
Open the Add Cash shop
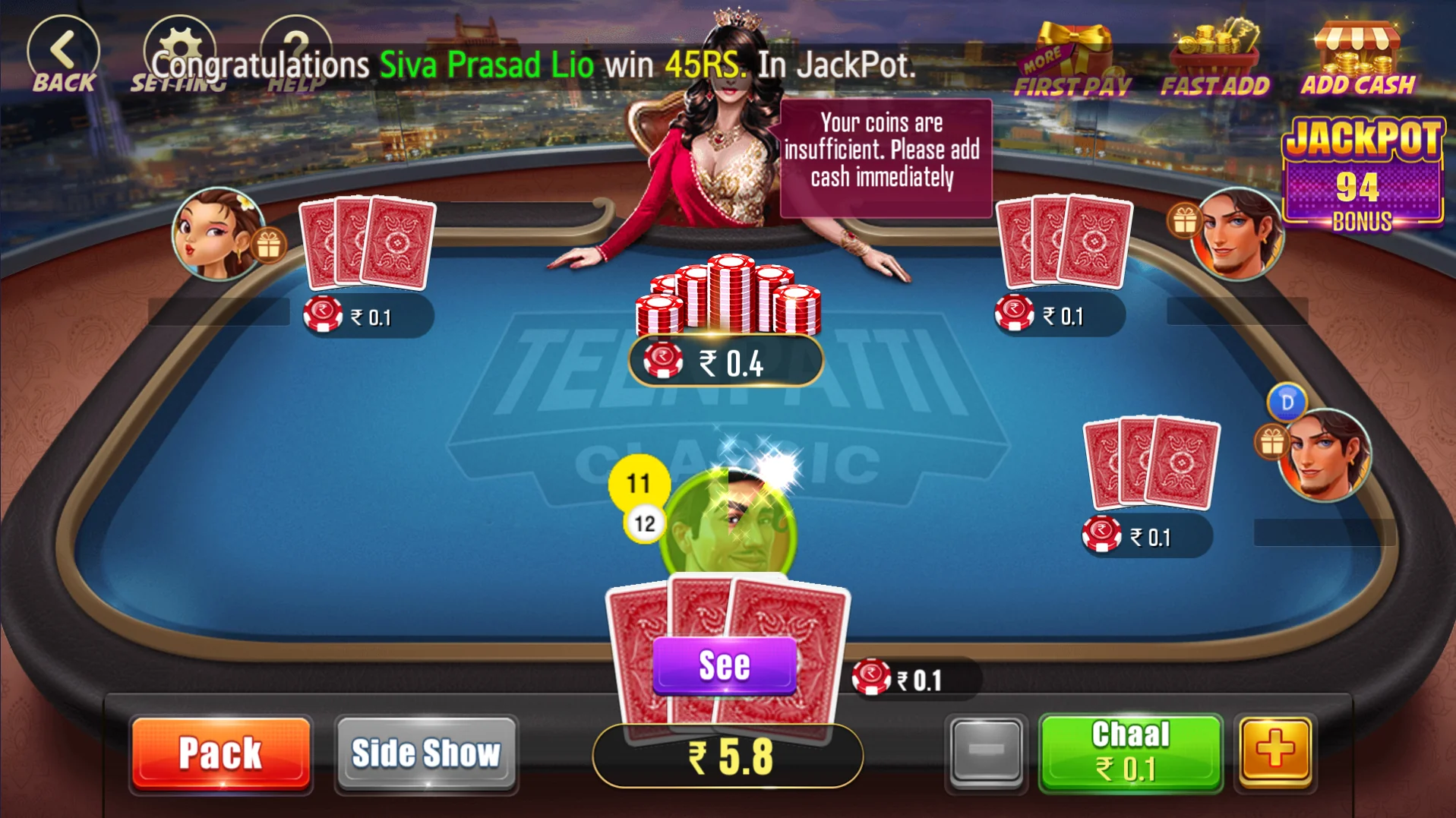1358,61
